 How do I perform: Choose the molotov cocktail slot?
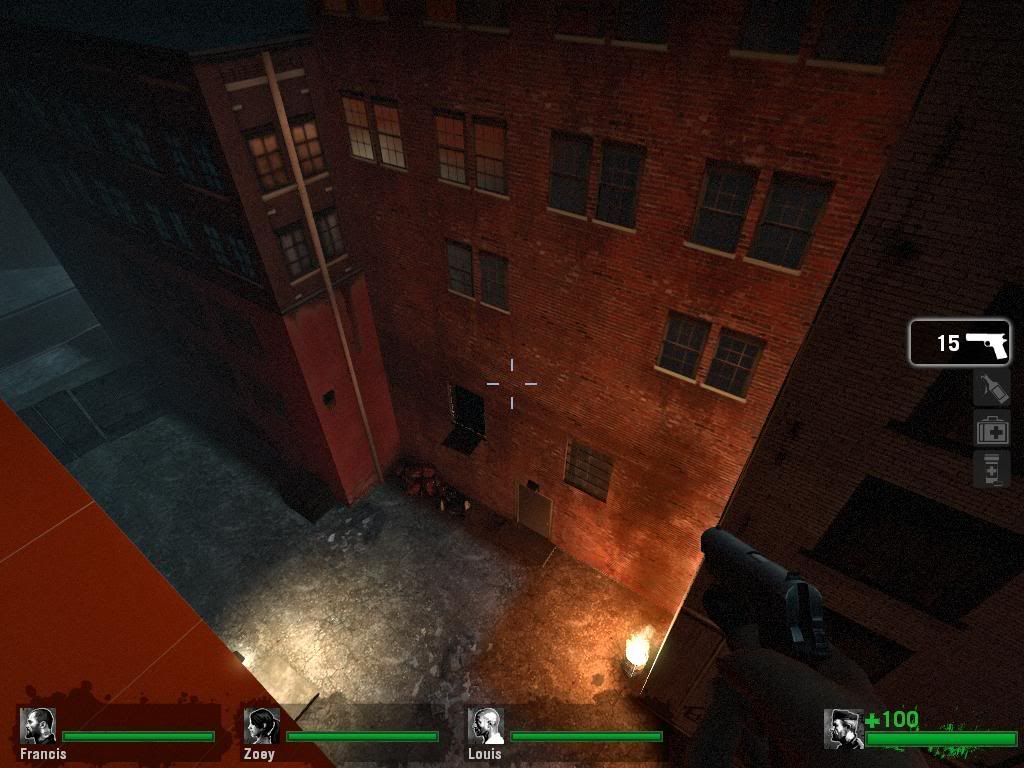click(991, 387)
